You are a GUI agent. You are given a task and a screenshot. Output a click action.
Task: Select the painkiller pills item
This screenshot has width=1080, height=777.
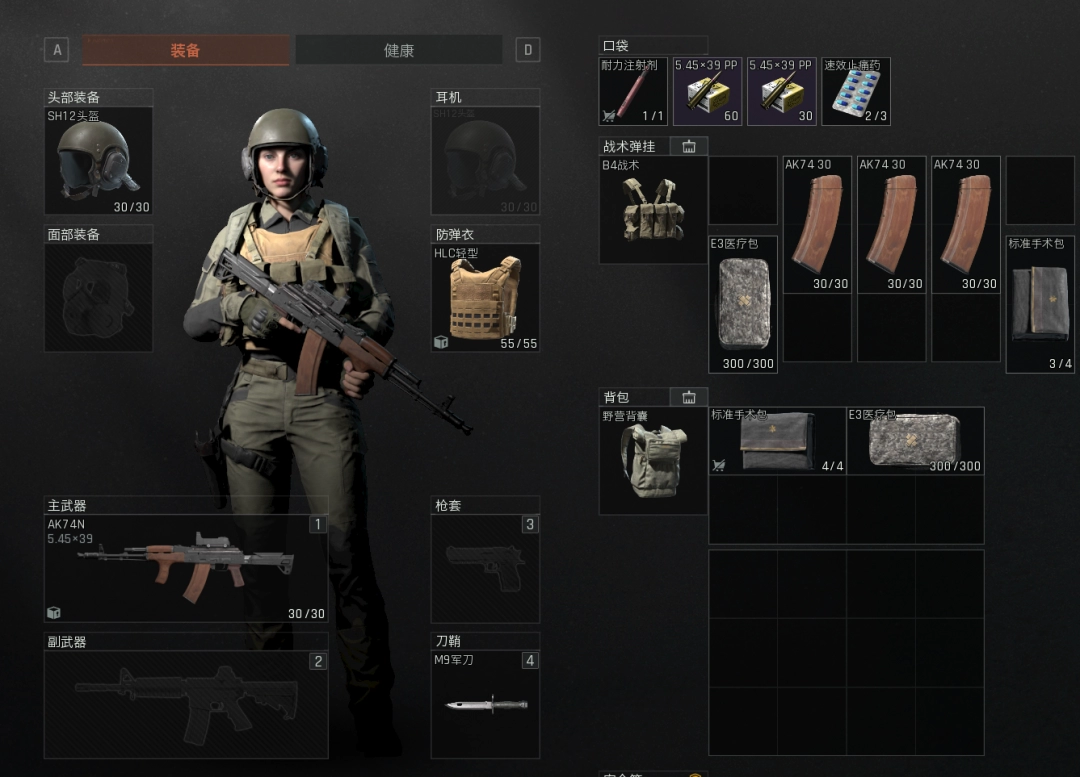point(856,91)
